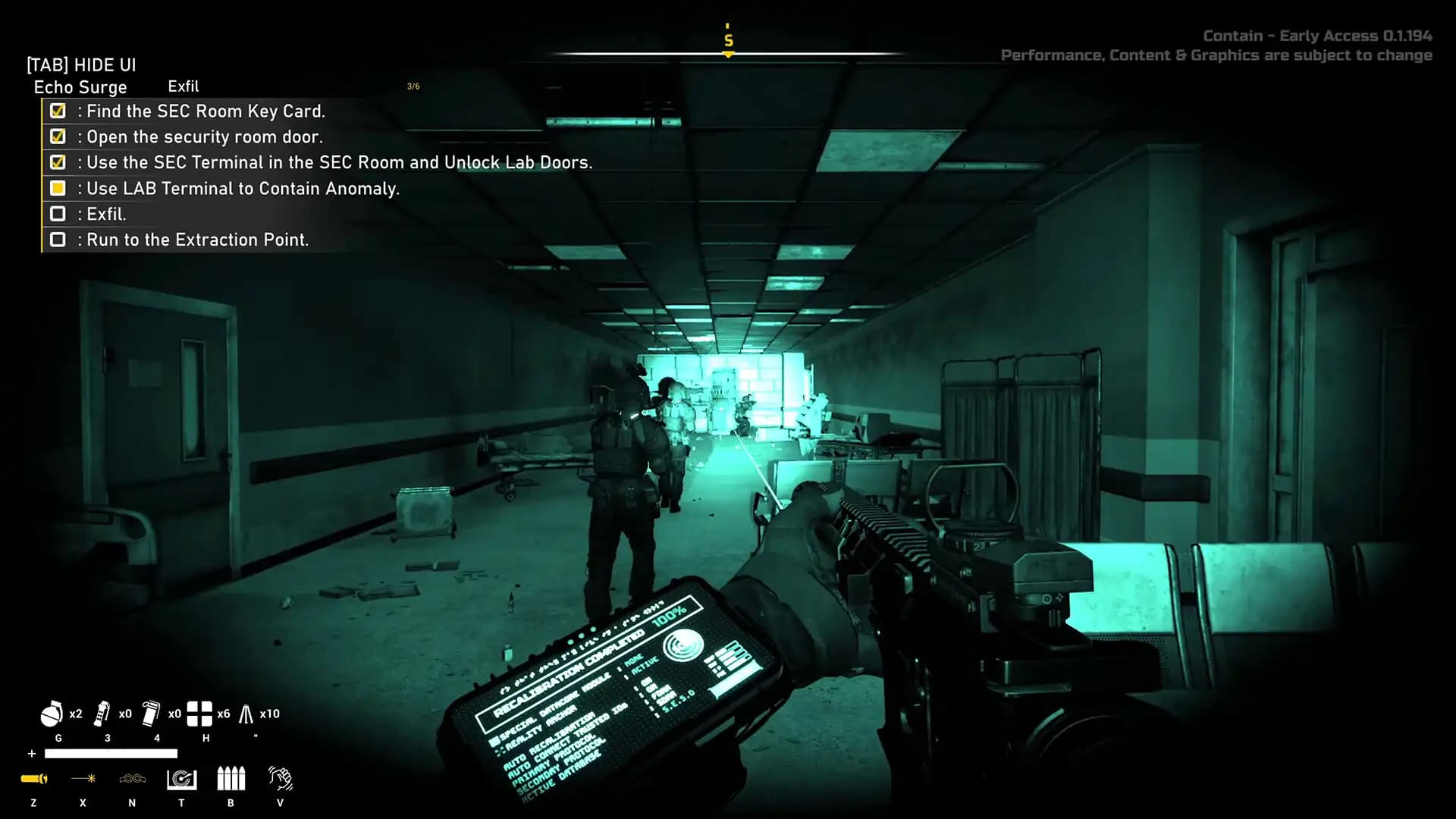Click the Open the security room door objective
The width and height of the screenshot is (1456, 819).
coord(205,137)
